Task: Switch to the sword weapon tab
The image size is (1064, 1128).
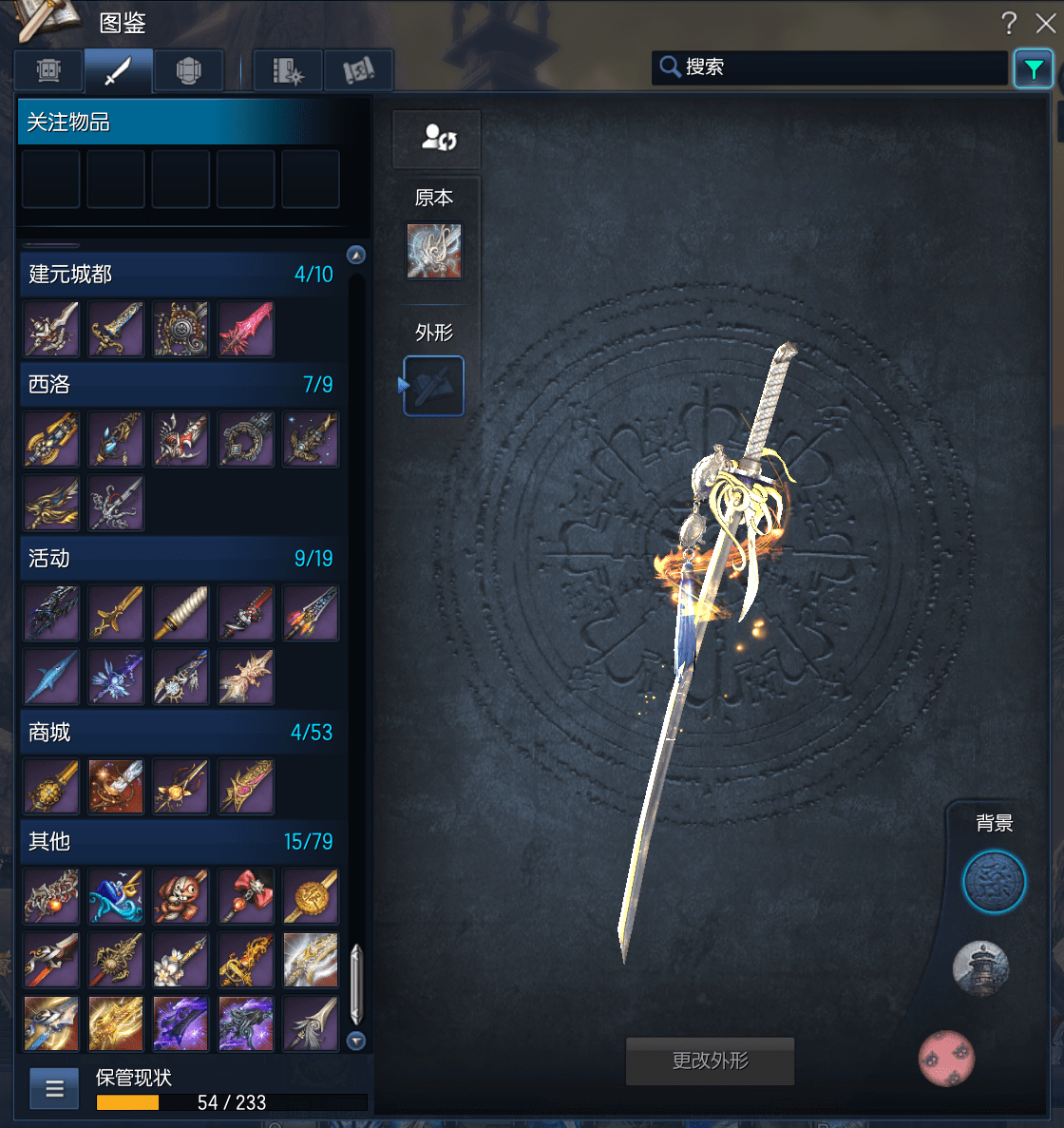Action: click(118, 70)
